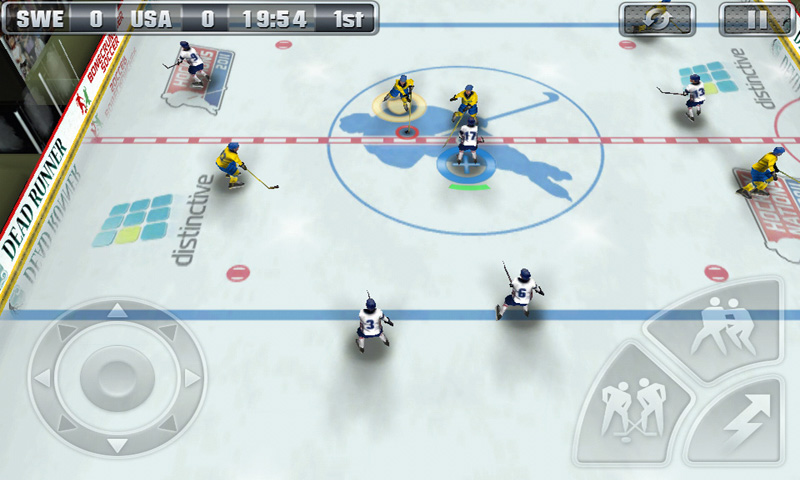This screenshot has width=800, height=480.
Task: Tap the joystick's left arrow
Action: click(x=42, y=378)
